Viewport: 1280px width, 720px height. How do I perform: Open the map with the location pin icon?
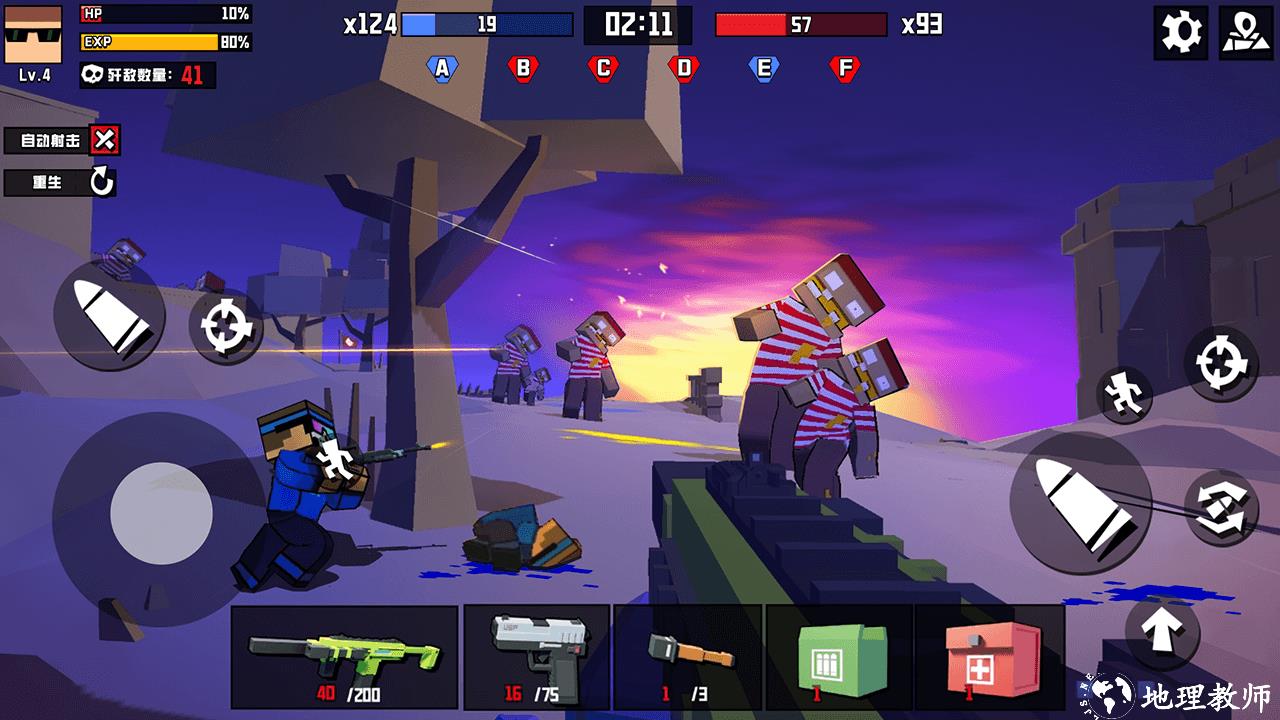click(1246, 33)
